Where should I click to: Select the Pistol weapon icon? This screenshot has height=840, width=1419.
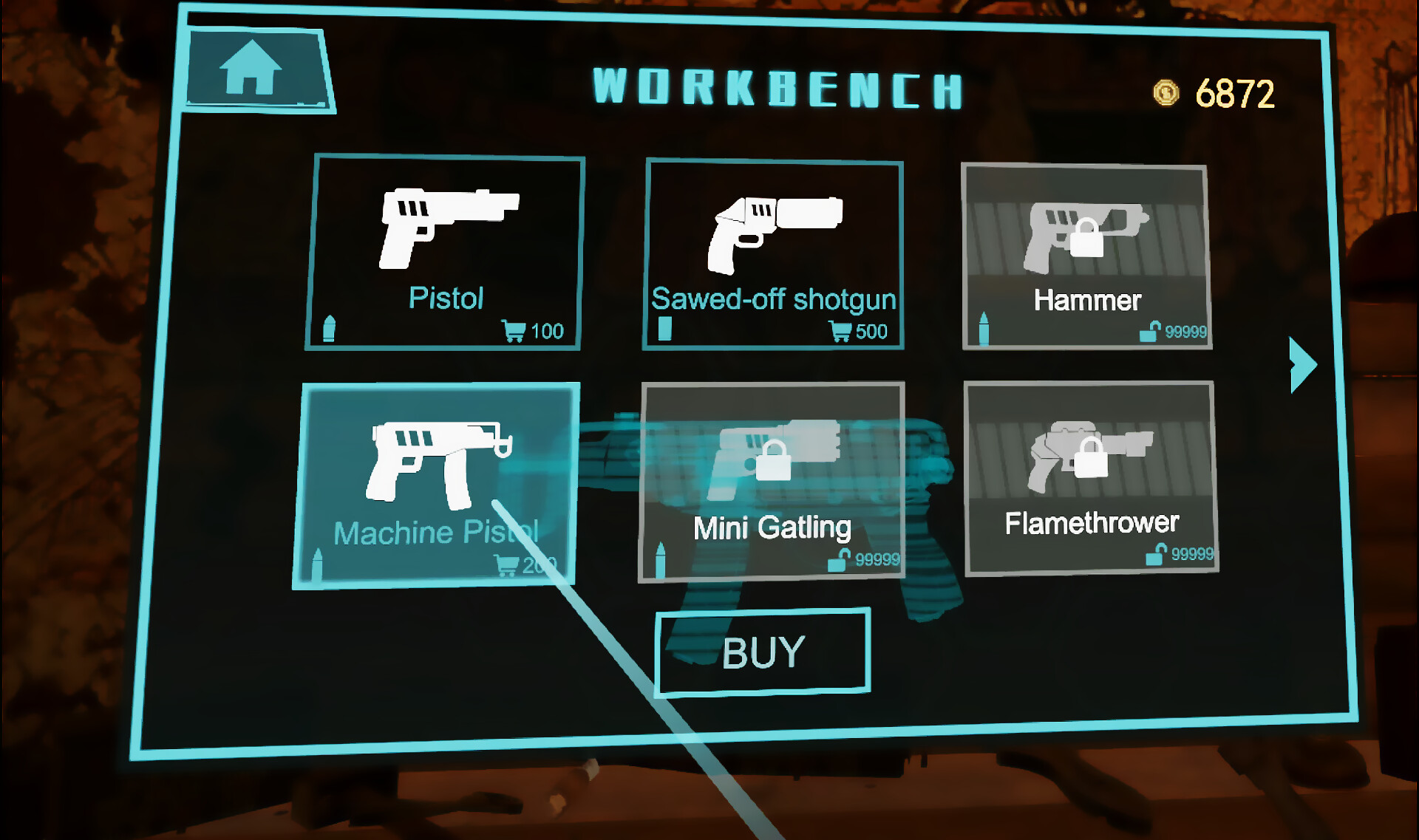click(443, 229)
